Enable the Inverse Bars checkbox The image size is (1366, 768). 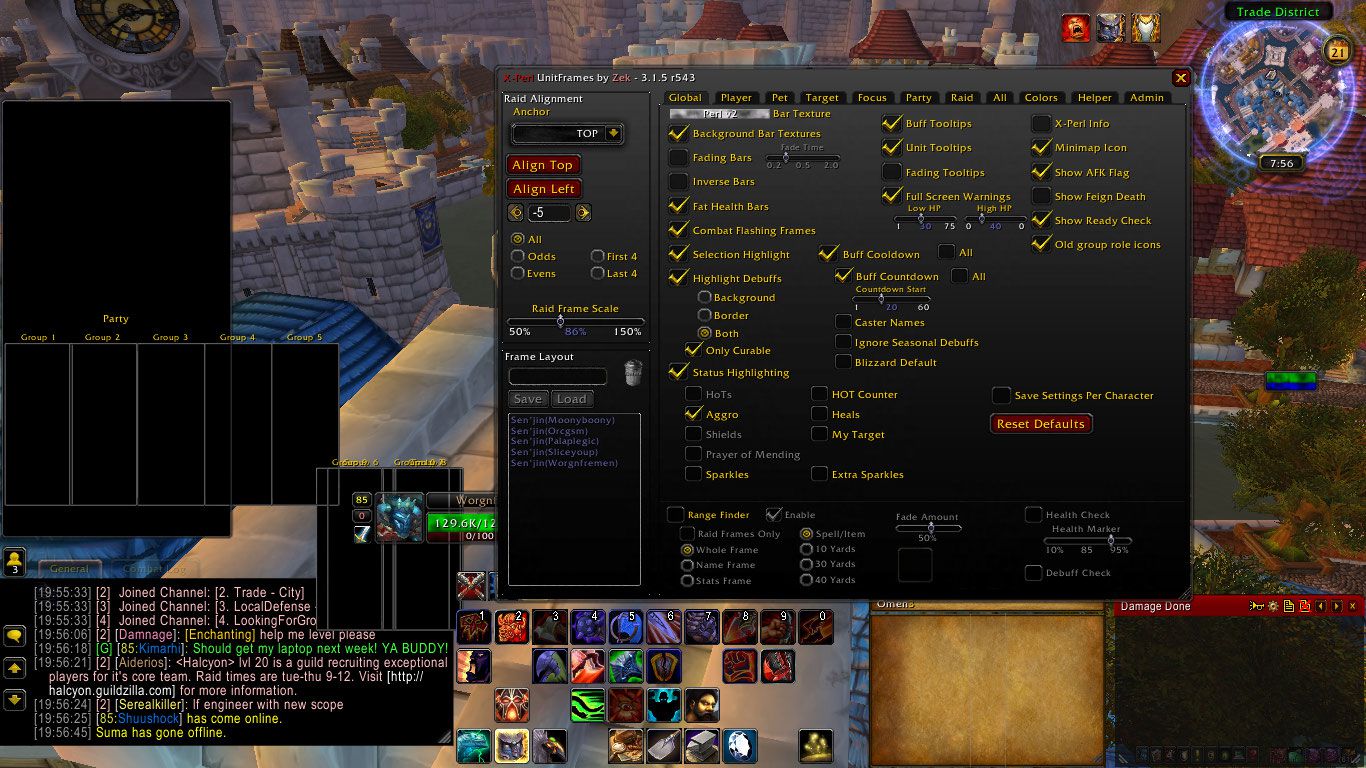click(679, 182)
